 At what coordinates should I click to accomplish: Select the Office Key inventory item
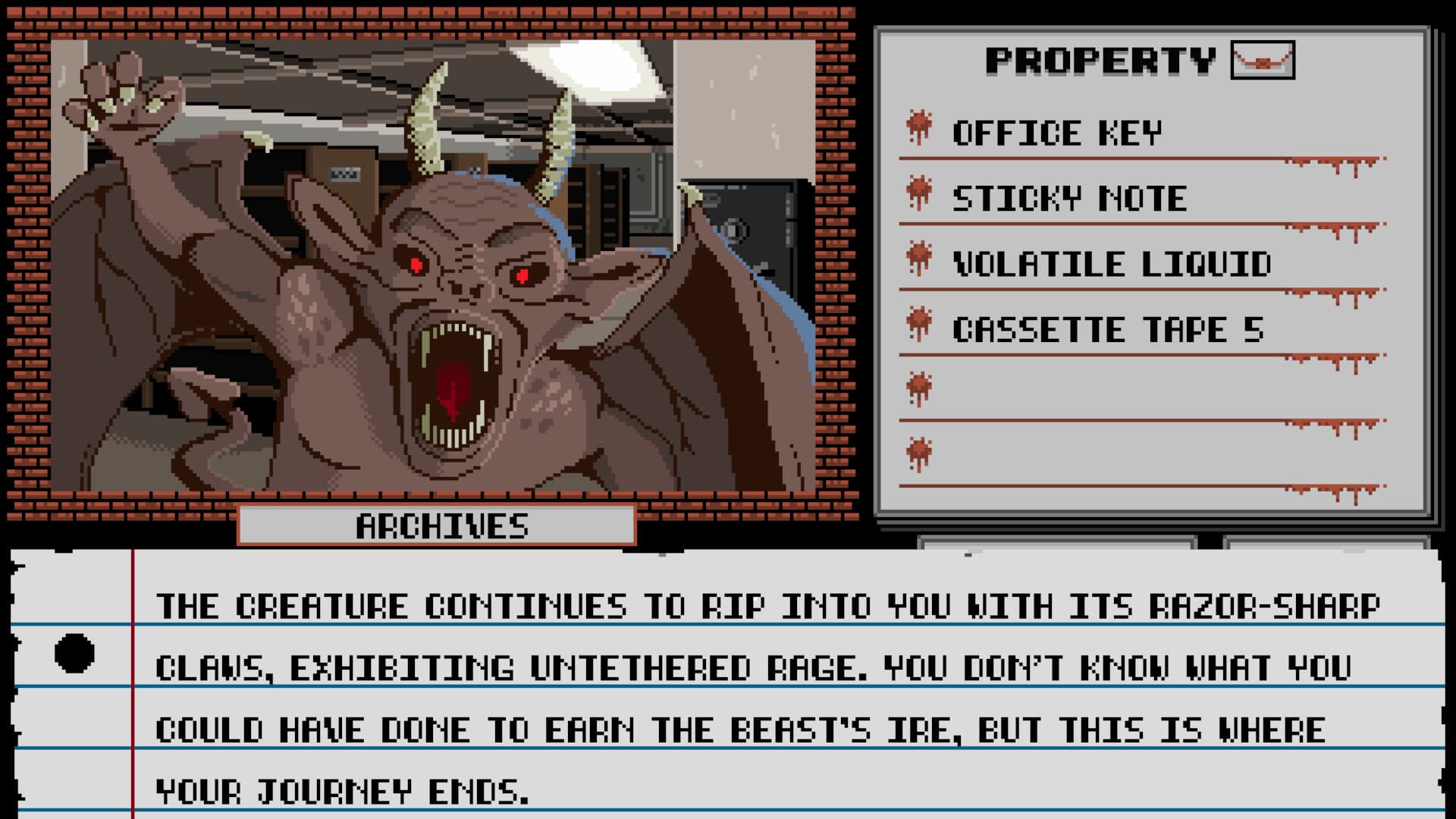(1054, 133)
